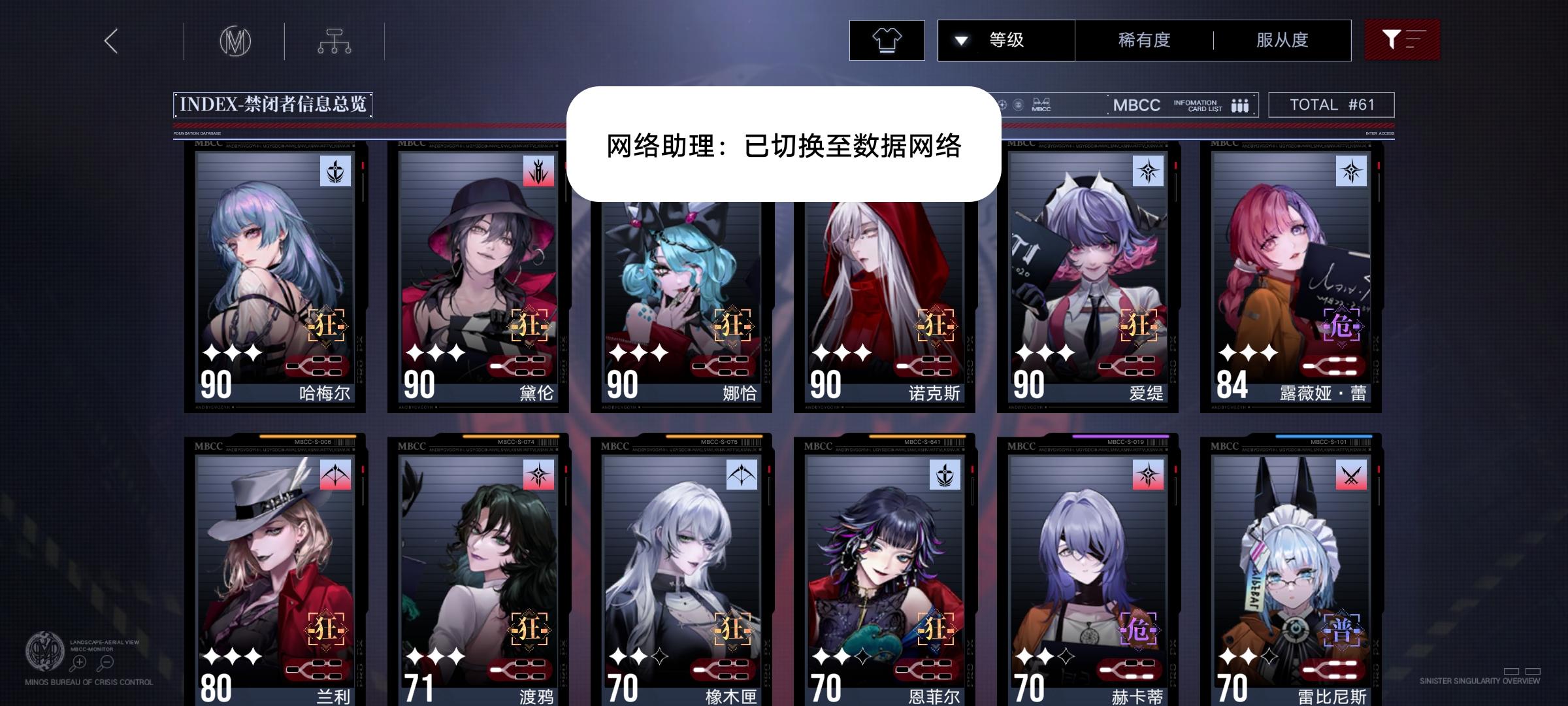Click the shield class icon on 哈梅尔's card
The width and height of the screenshot is (1568, 706).
click(335, 171)
